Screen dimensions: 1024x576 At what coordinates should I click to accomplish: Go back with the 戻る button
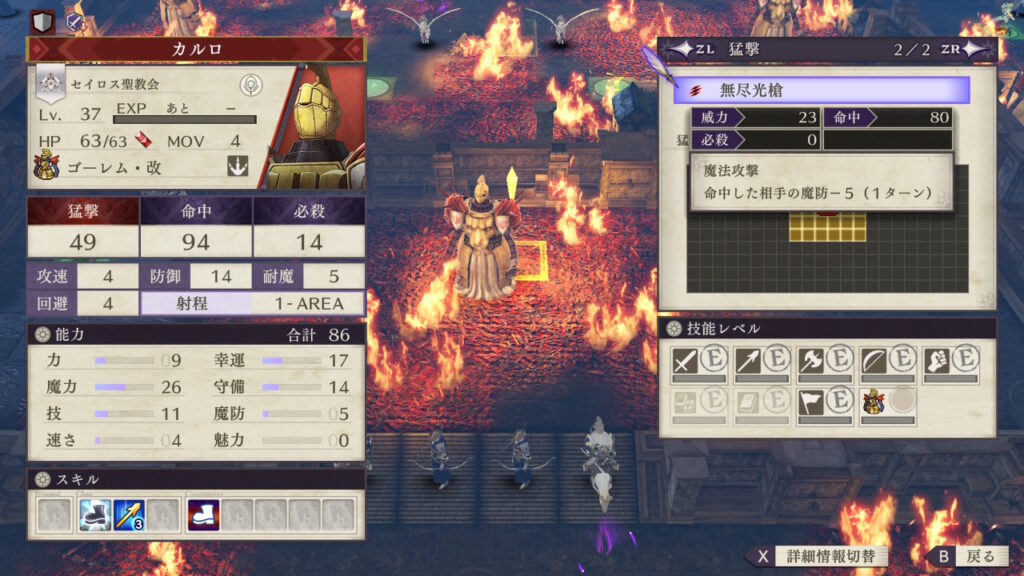966,556
